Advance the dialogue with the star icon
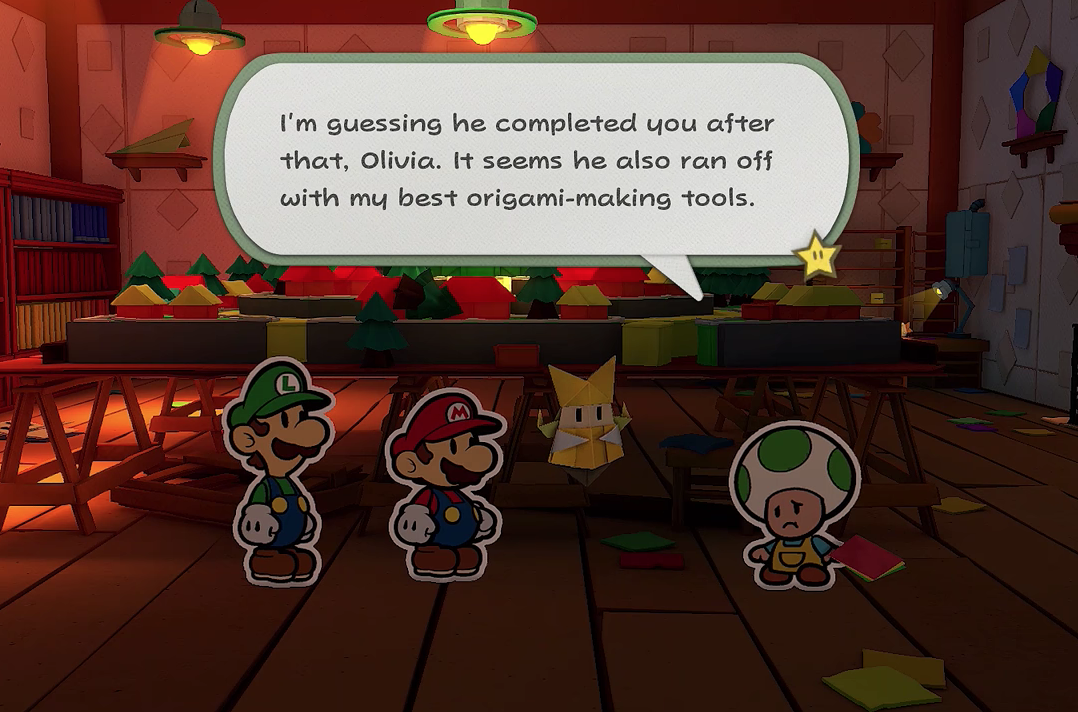This screenshot has width=1078, height=712. tap(817, 256)
